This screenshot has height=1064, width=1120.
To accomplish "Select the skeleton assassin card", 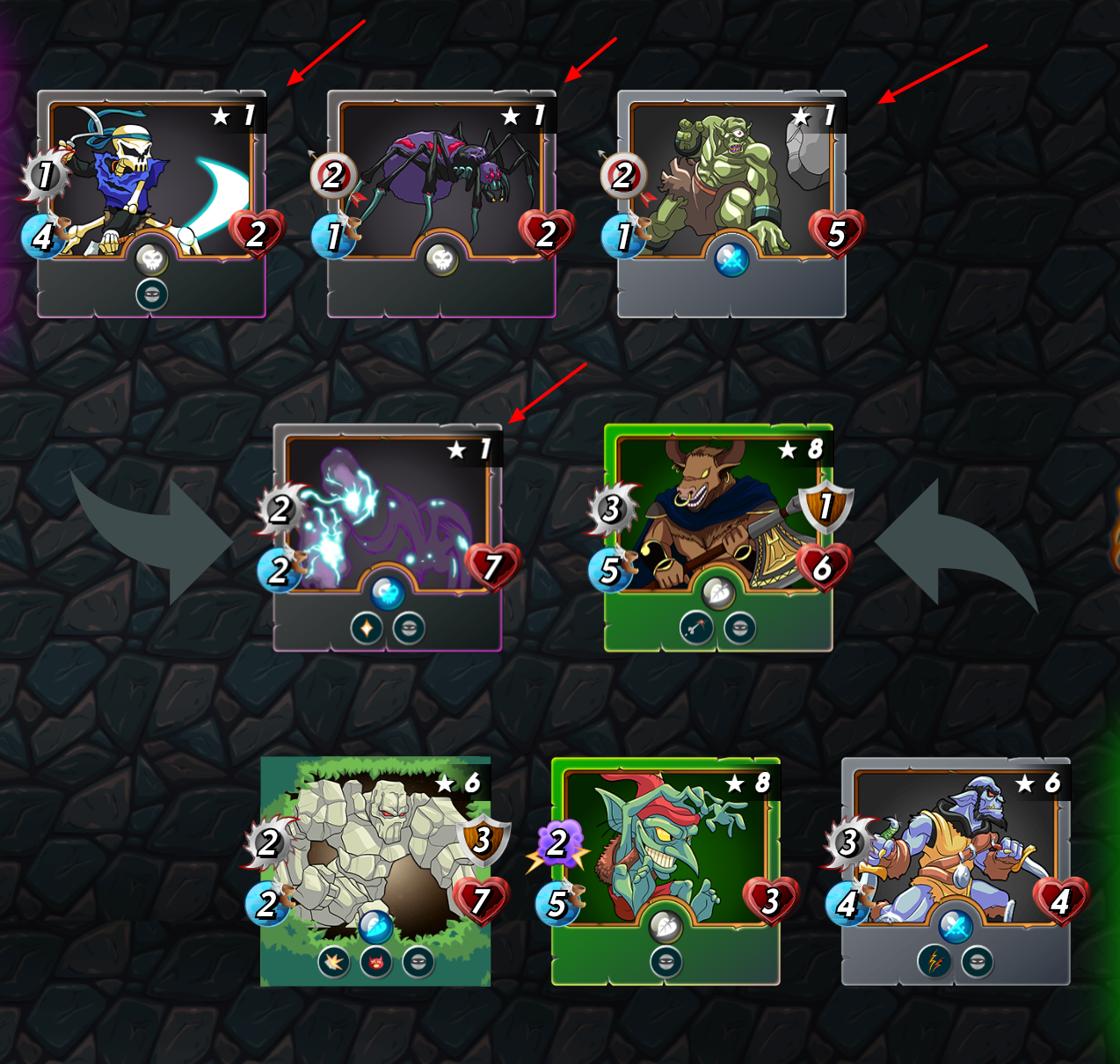I will click(x=151, y=203).
